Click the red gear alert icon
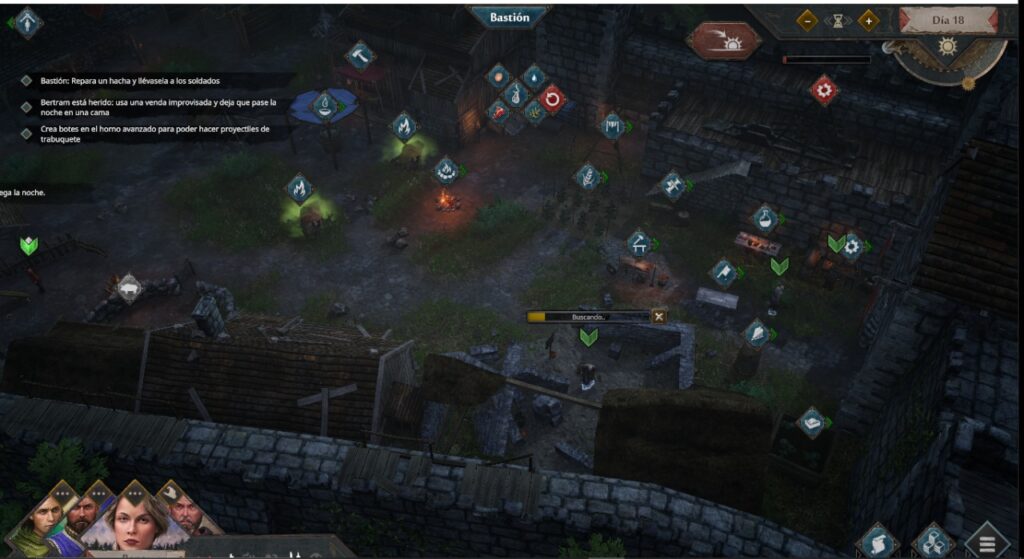The image size is (1024, 559). point(824,90)
